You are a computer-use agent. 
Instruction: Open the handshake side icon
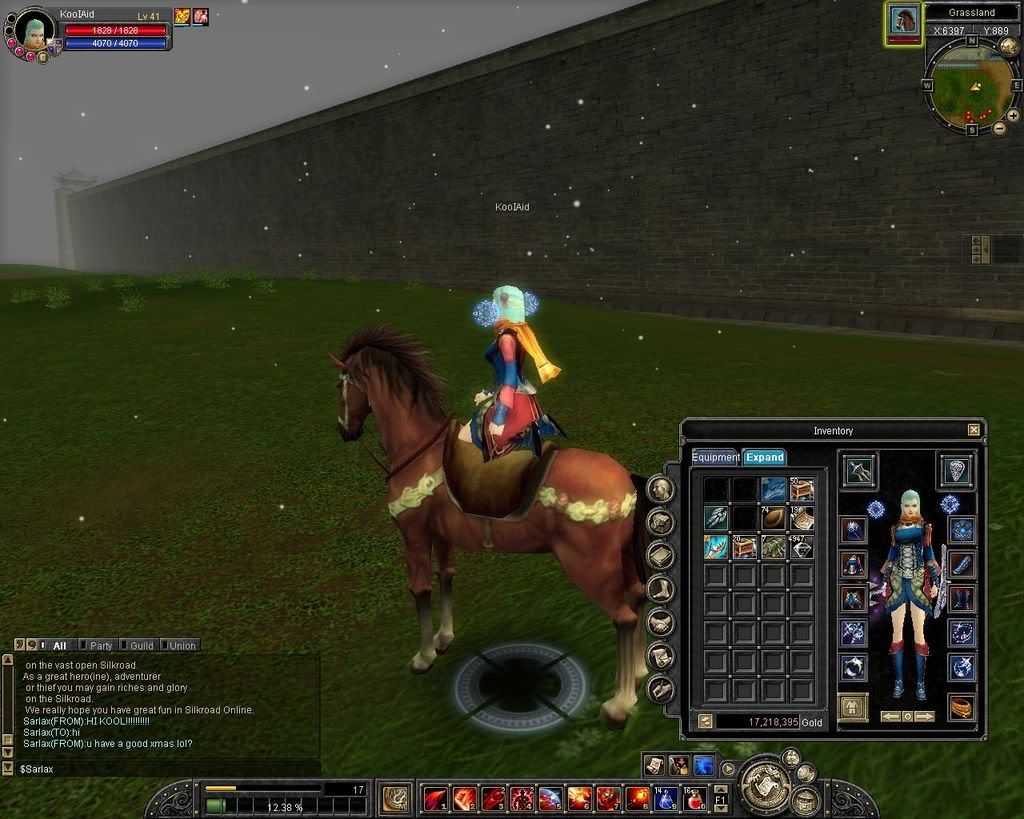(660, 623)
